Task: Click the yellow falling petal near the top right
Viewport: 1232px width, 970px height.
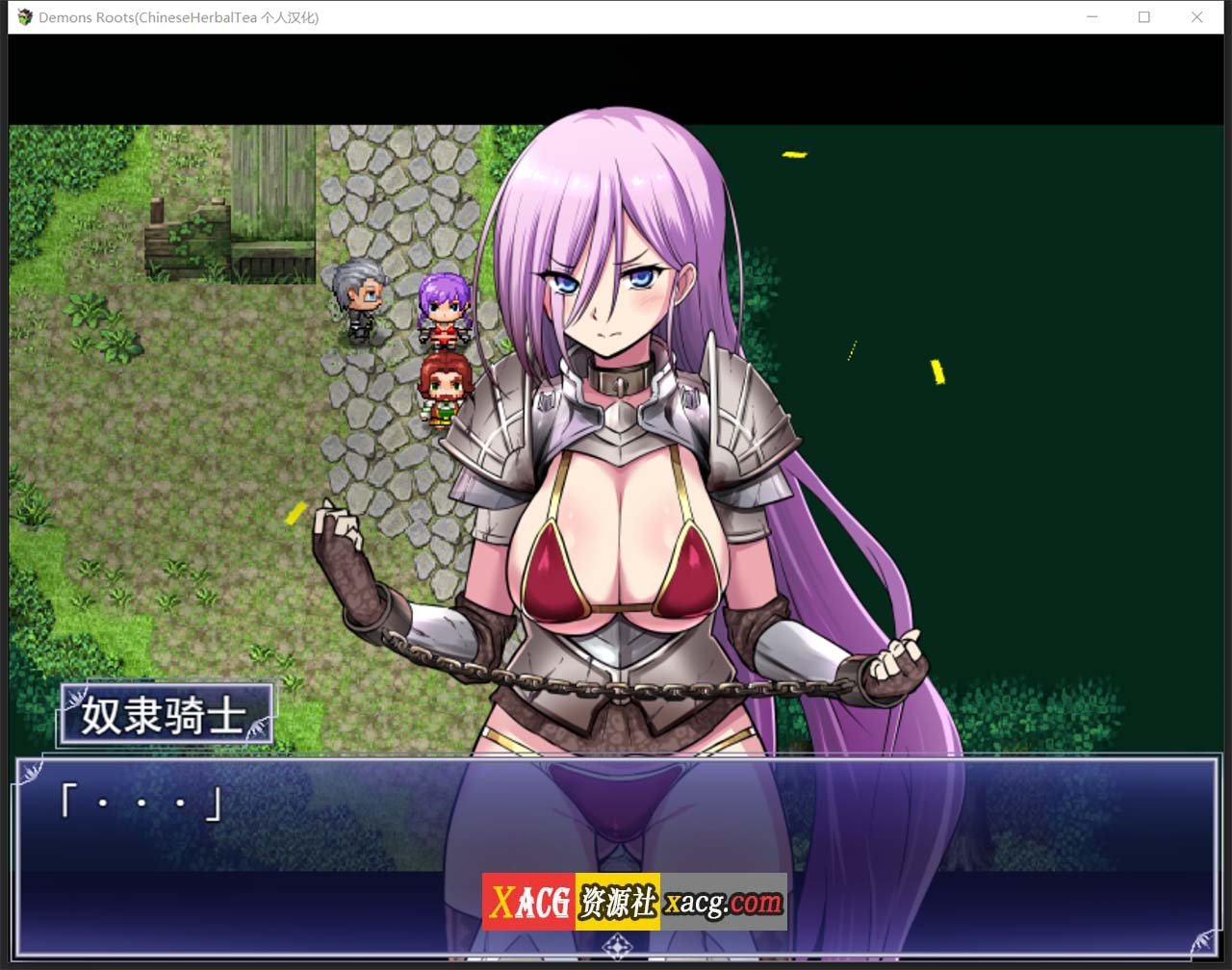Action: click(795, 154)
